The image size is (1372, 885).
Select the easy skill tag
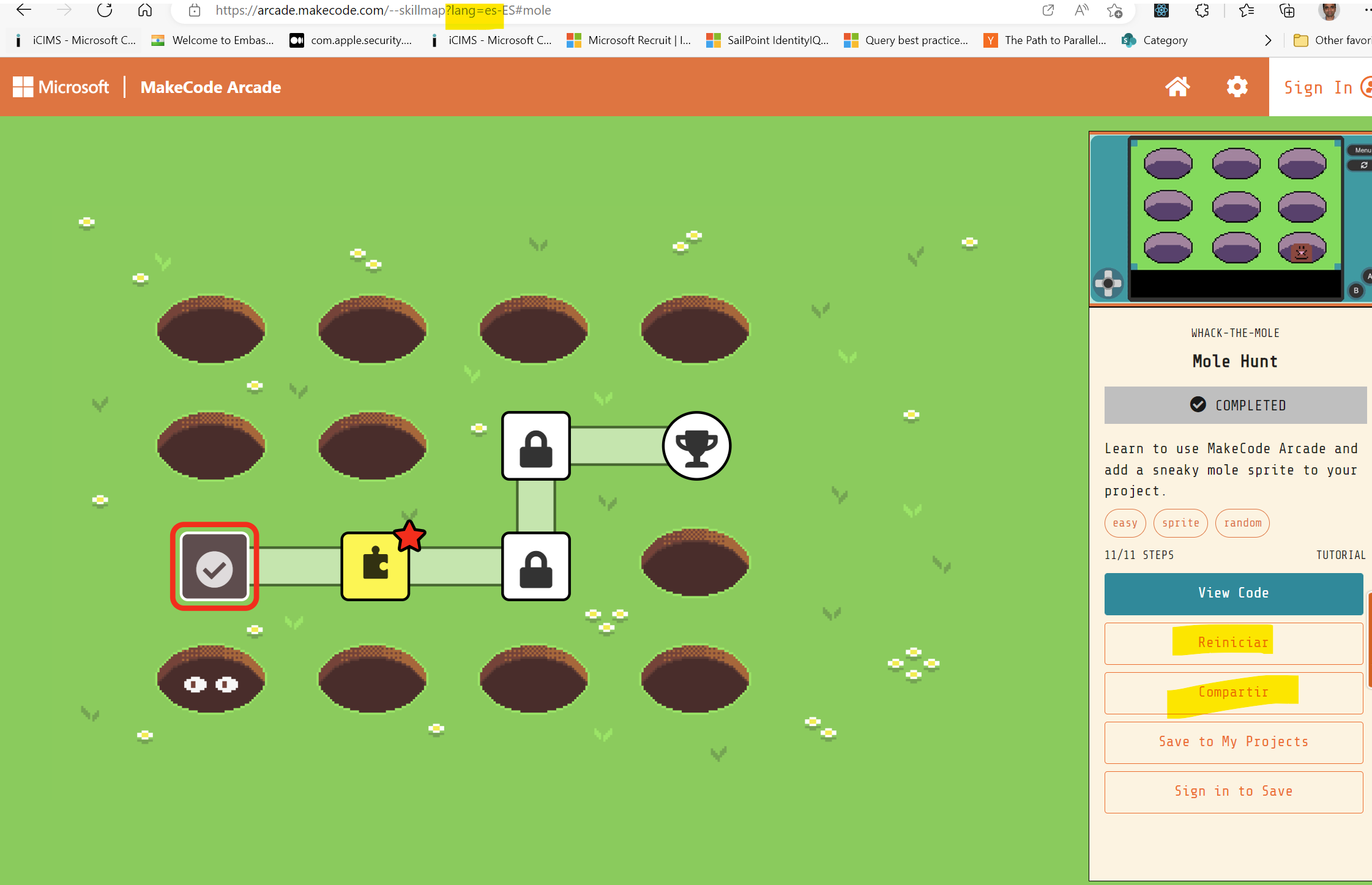click(1125, 523)
